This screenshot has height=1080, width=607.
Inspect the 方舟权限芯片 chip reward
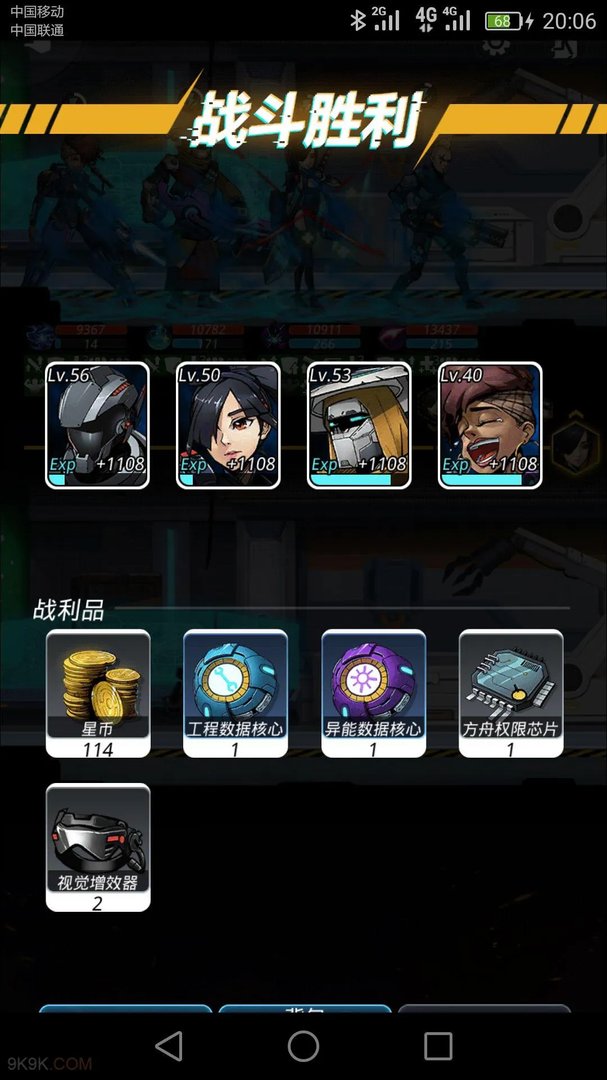coord(511,692)
